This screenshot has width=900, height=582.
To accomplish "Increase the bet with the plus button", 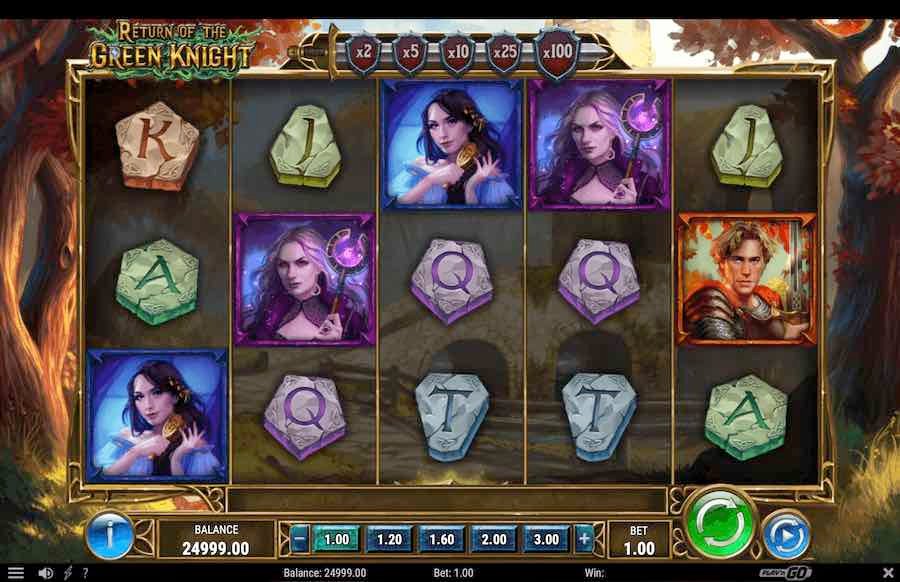I will pos(585,539).
